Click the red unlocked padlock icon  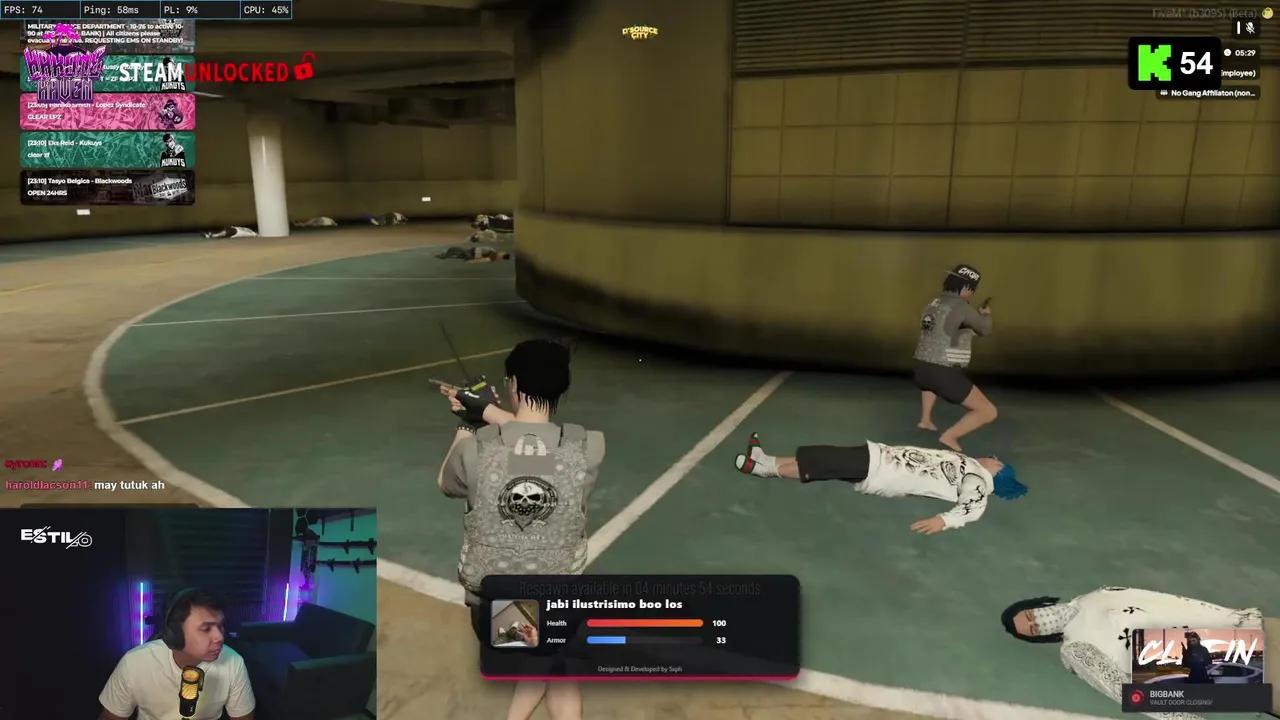click(x=307, y=70)
